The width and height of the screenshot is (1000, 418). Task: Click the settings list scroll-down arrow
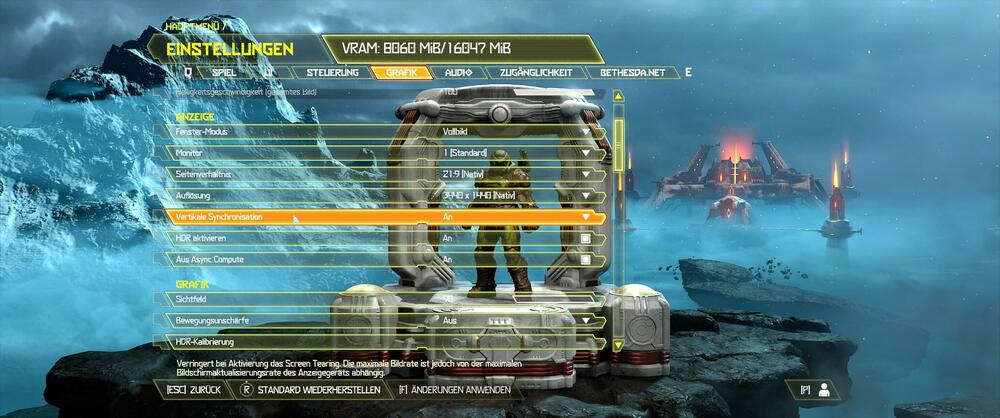coord(619,344)
